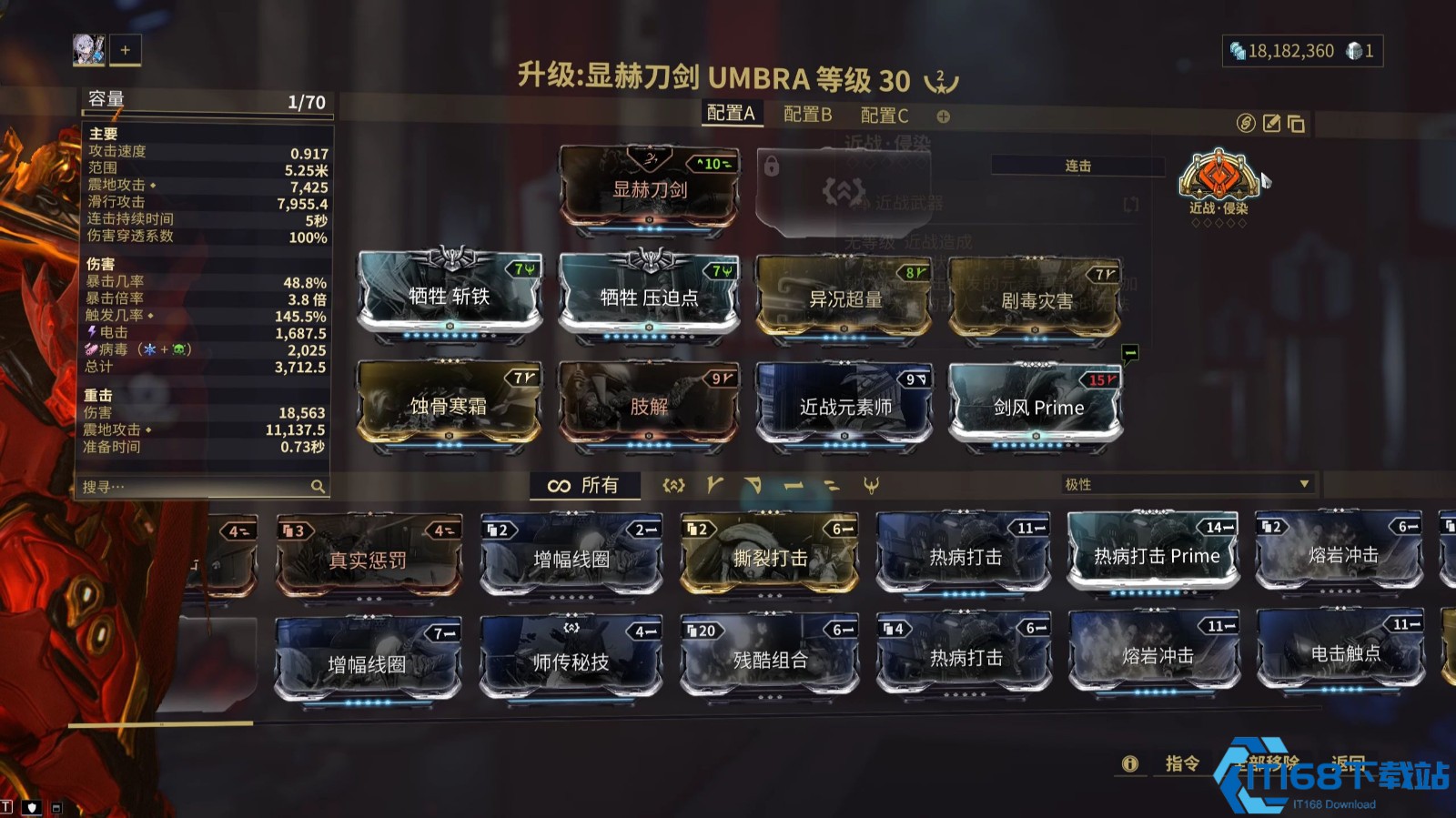Select the copy configuration icon

point(1296,124)
